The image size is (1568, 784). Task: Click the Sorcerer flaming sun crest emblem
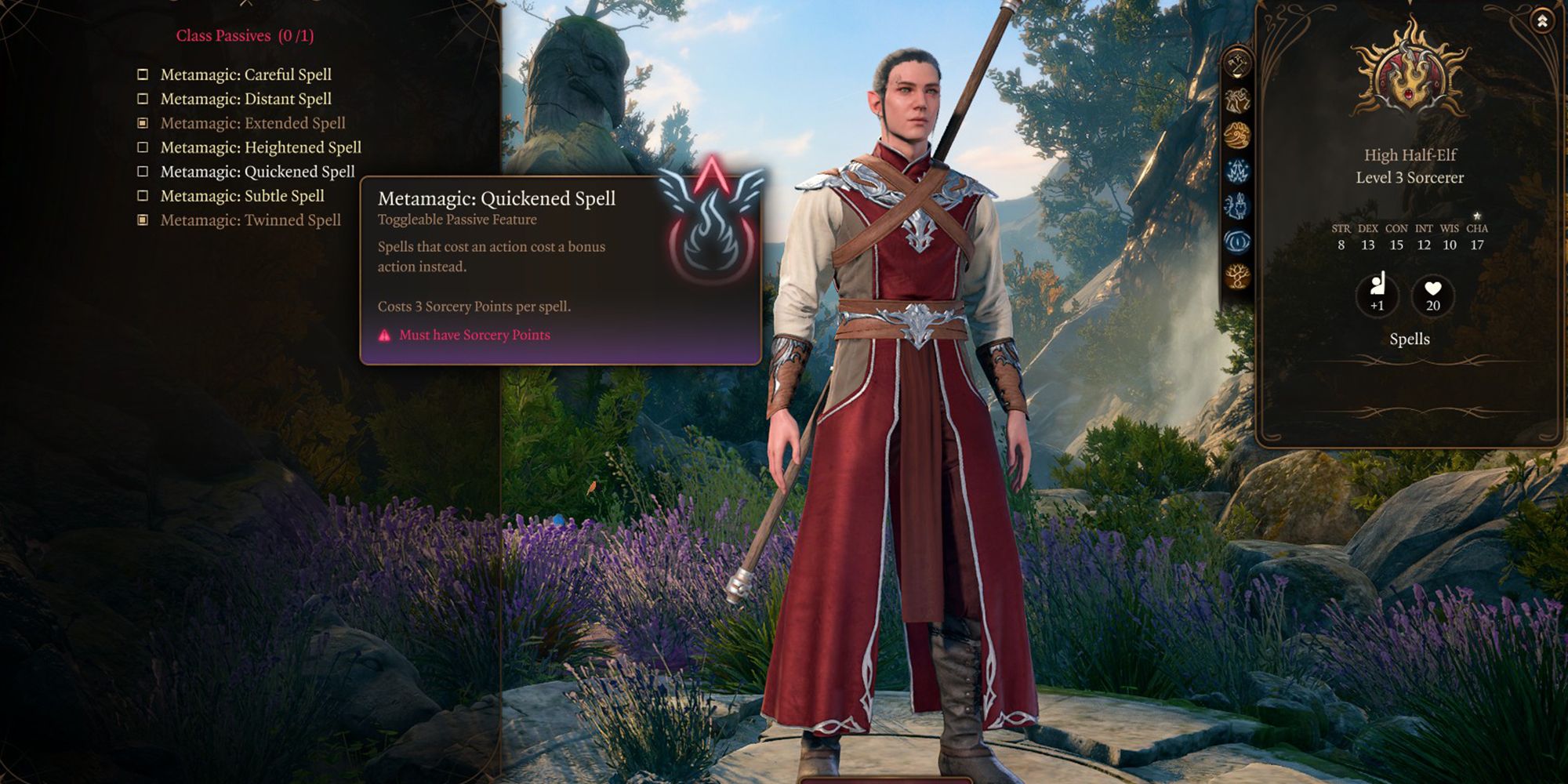[x=1409, y=77]
